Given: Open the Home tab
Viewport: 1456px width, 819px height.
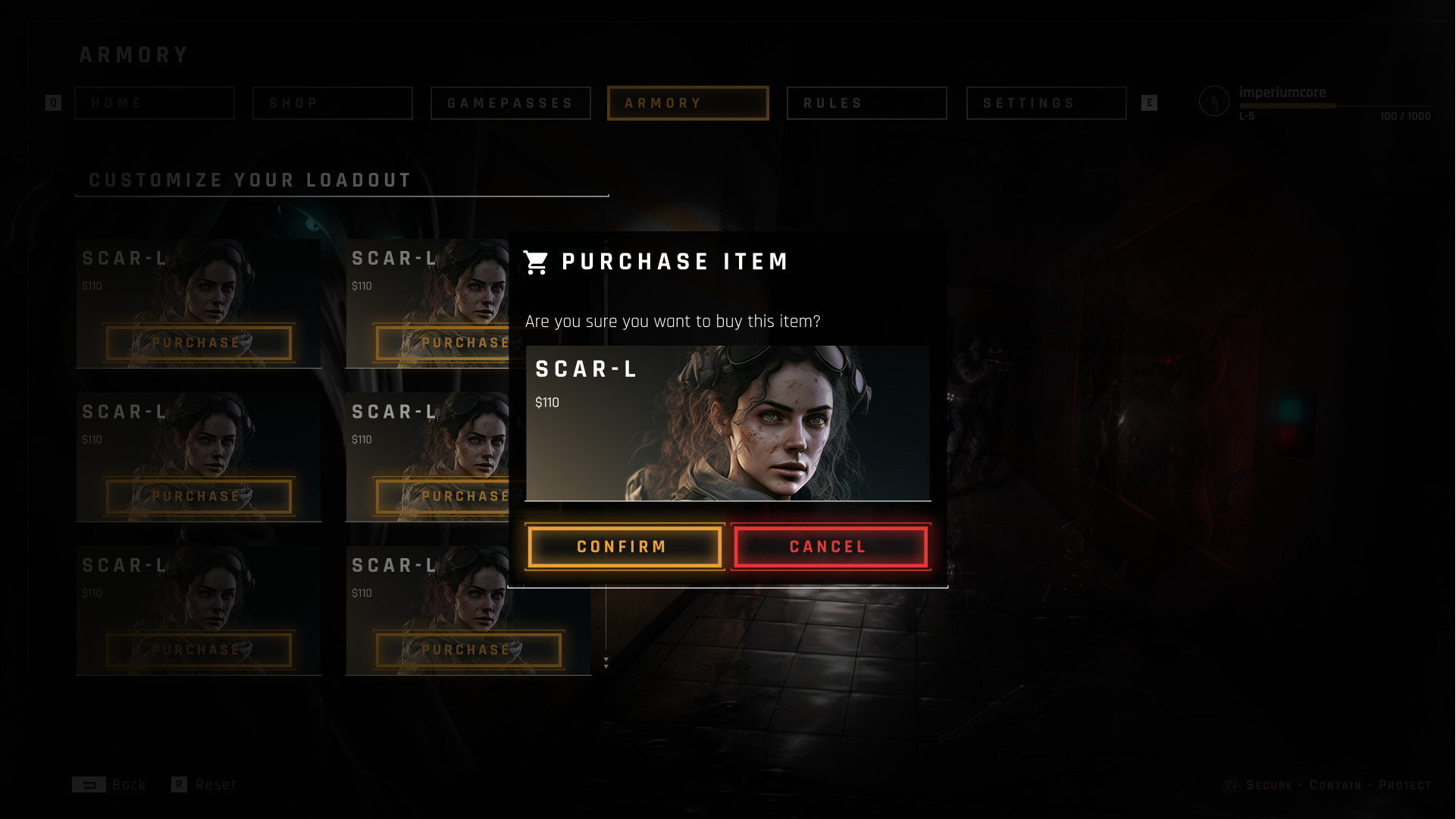Looking at the screenshot, I should click(x=155, y=103).
